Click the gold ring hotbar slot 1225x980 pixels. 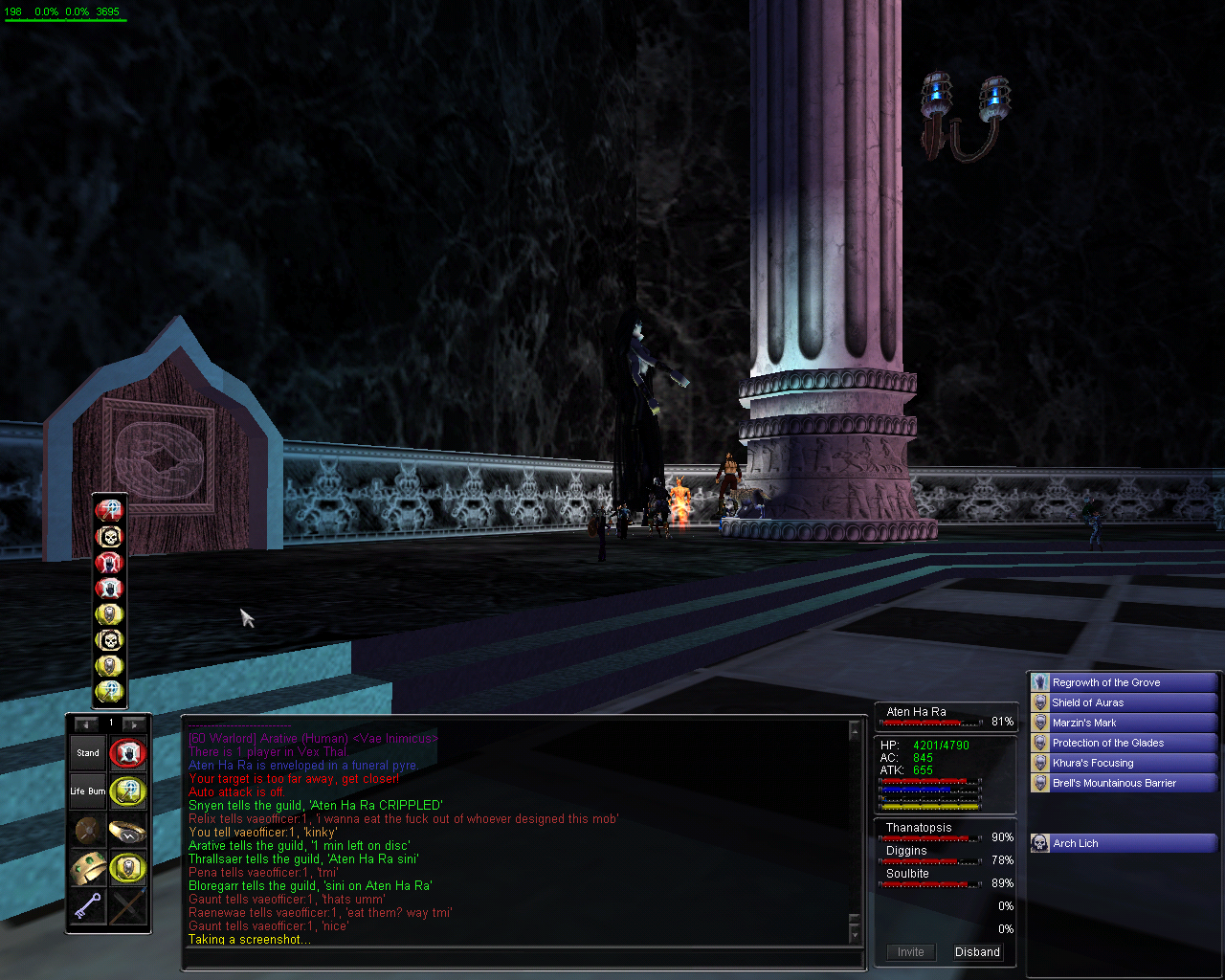coord(127,831)
